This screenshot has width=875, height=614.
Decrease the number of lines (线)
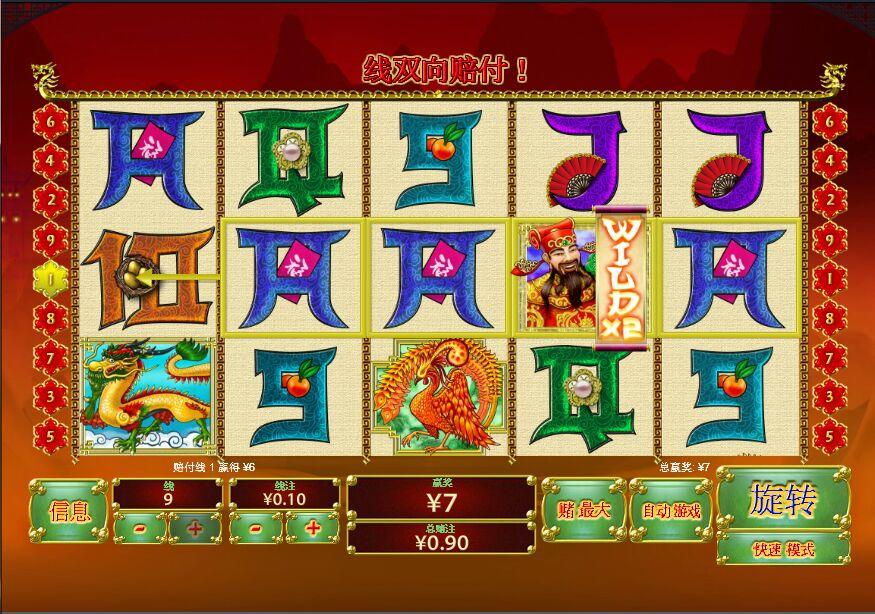(139, 527)
